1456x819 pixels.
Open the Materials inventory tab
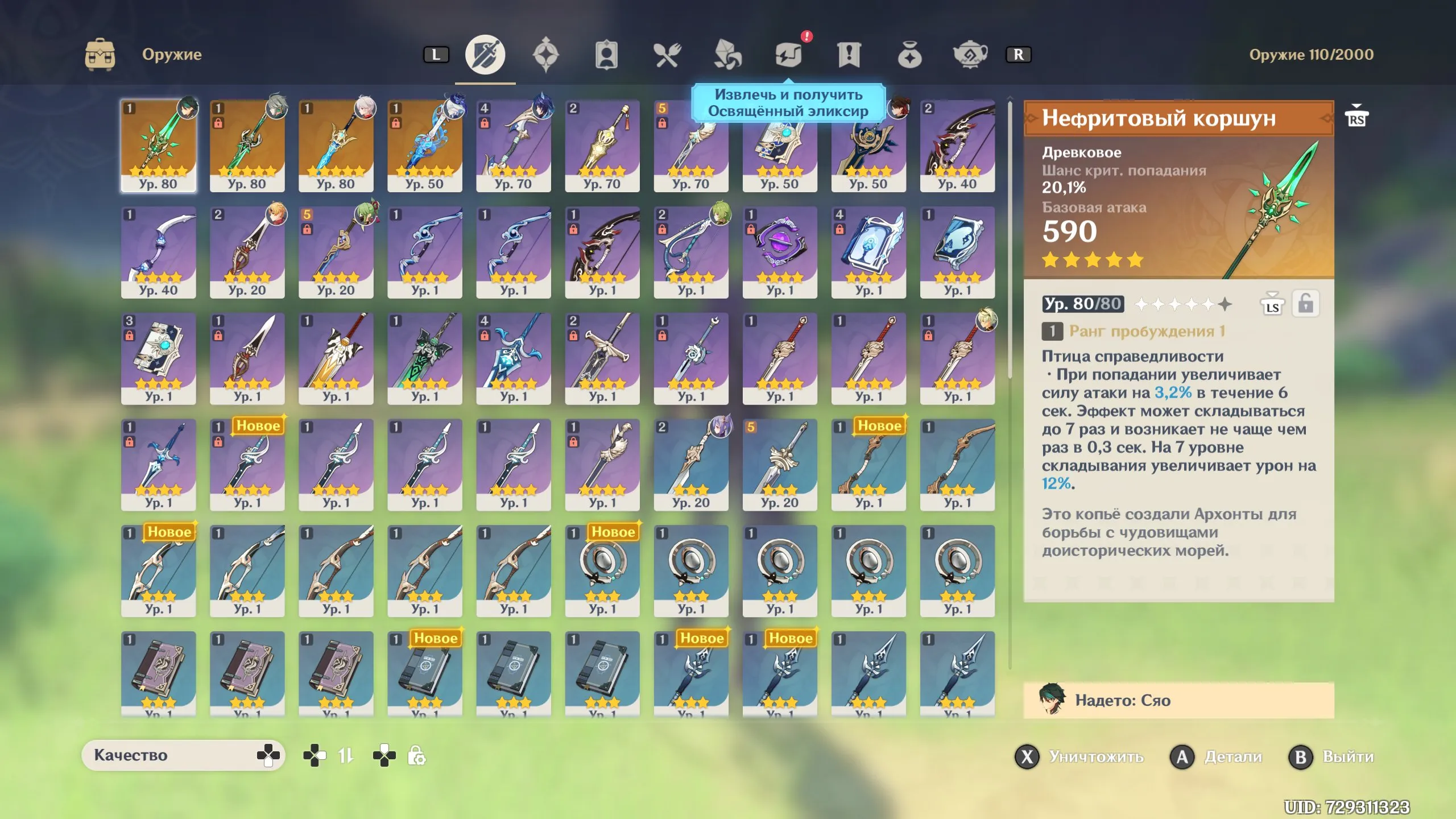coord(729,55)
